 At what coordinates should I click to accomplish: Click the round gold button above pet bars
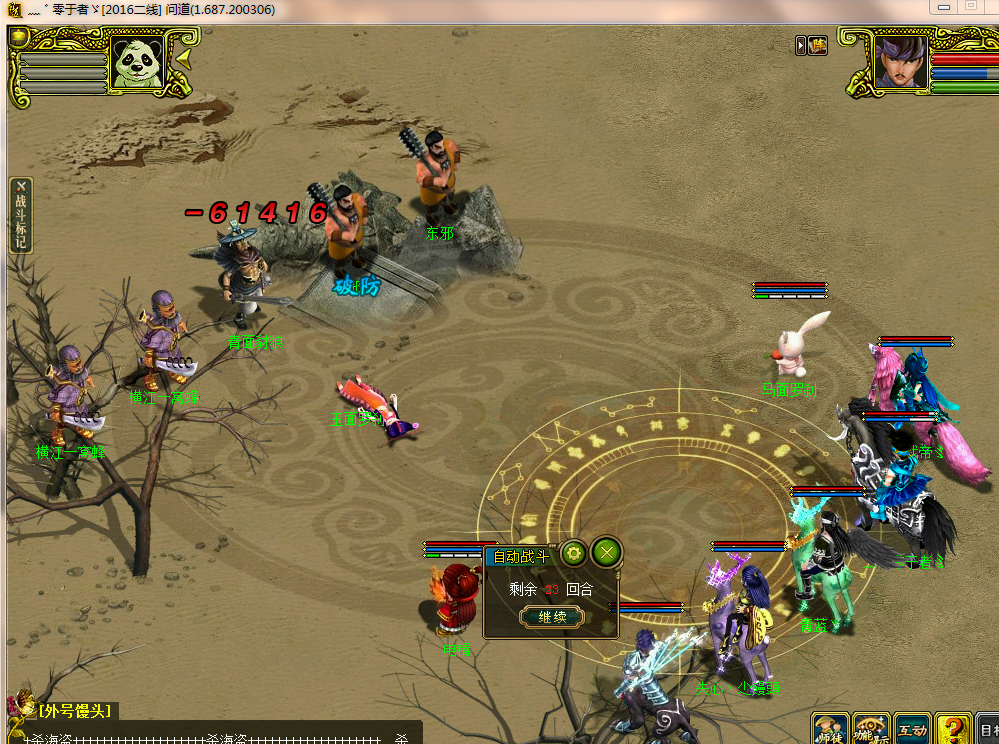pyautogui.click(x=19, y=38)
